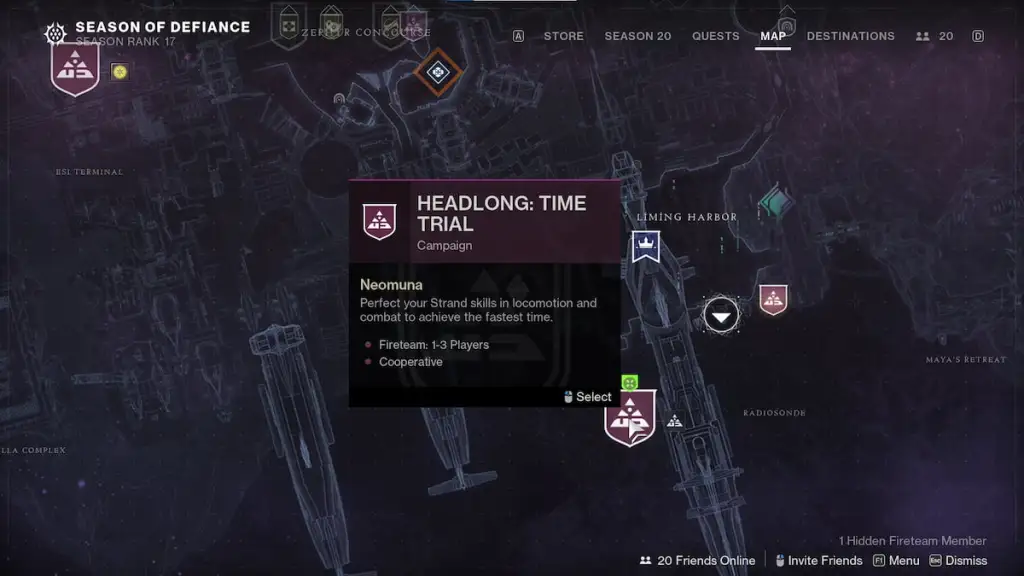Show the 20 Friends Online list
This screenshot has height=576, width=1024.
coord(697,561)
